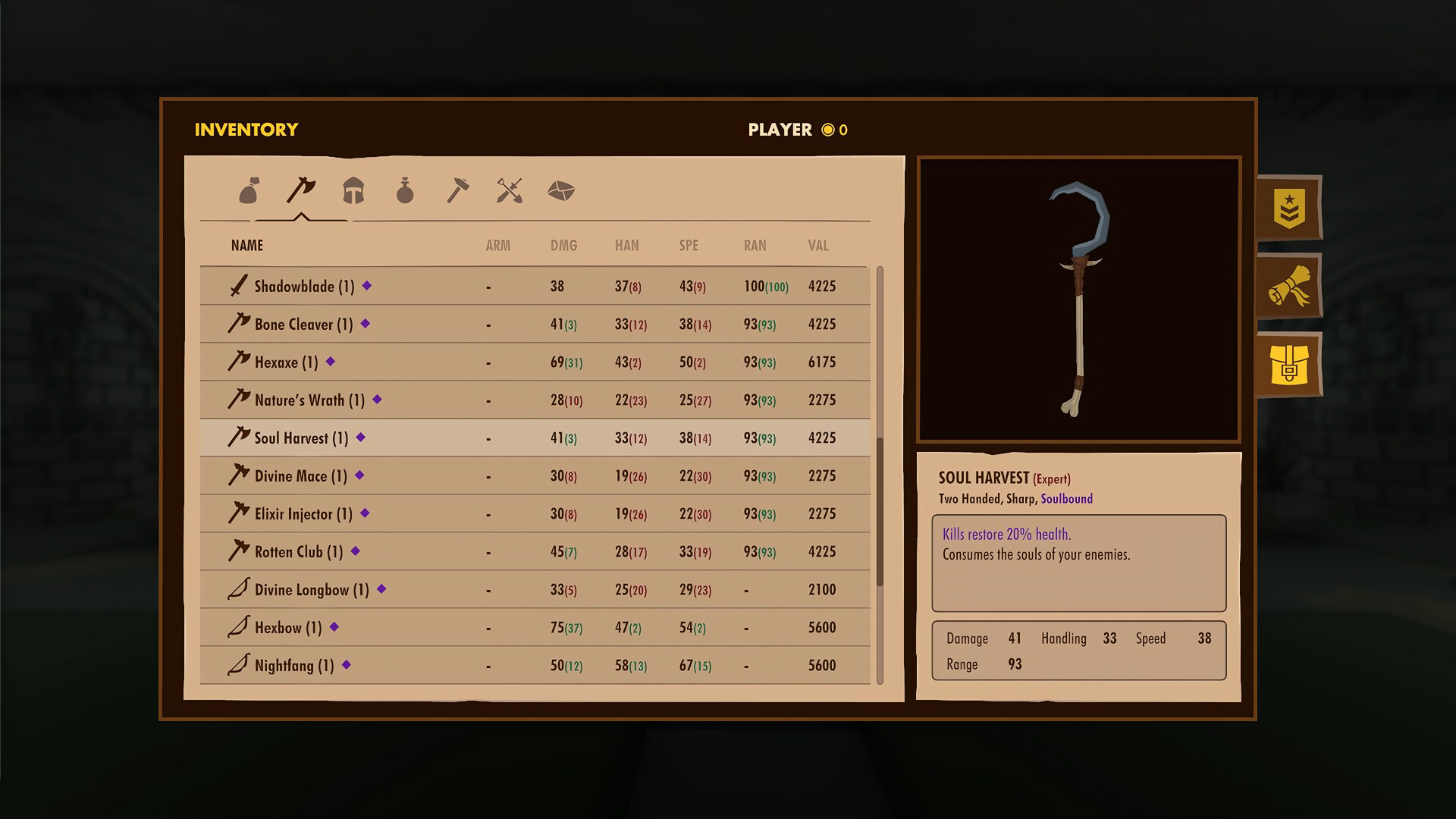Open the envelope resources tab
The width and height of the screenshot is (1456, 819).
[x=562, y=191]
